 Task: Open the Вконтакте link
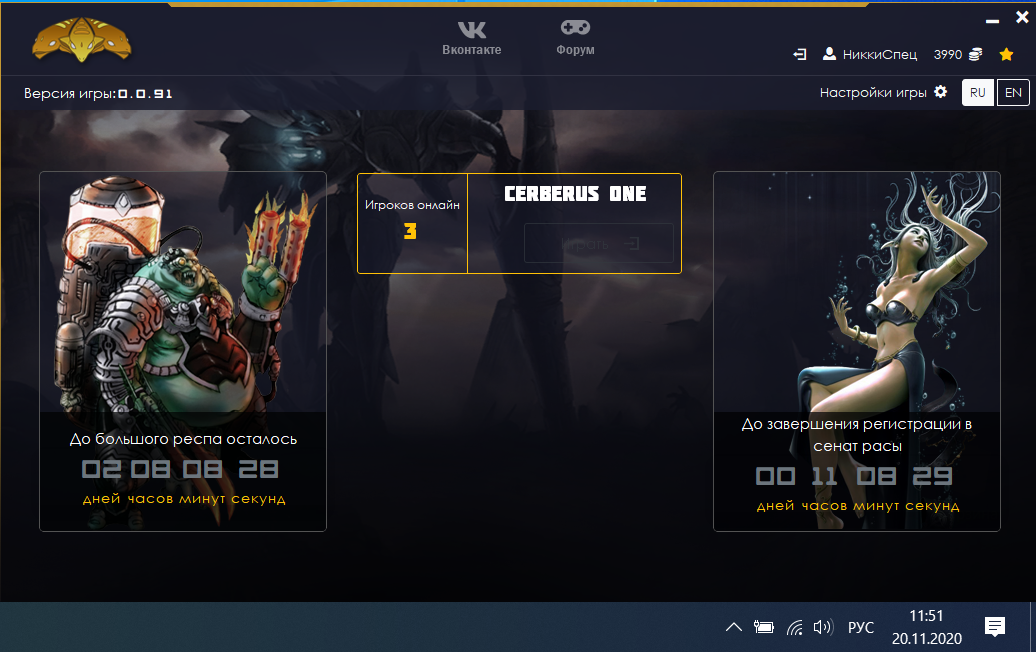coord(471,38)
